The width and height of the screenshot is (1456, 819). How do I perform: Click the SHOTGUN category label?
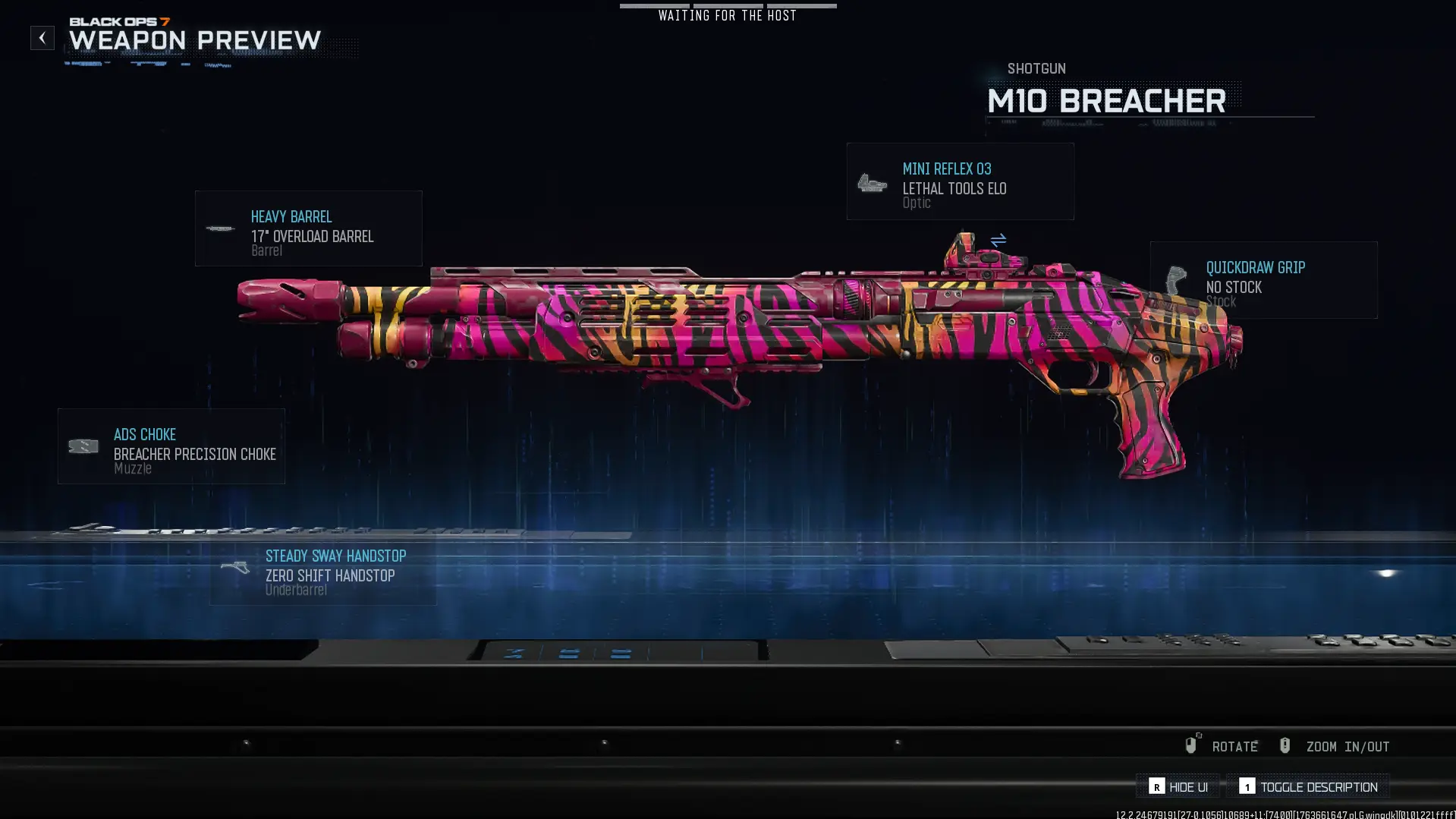click(1036, 68)
